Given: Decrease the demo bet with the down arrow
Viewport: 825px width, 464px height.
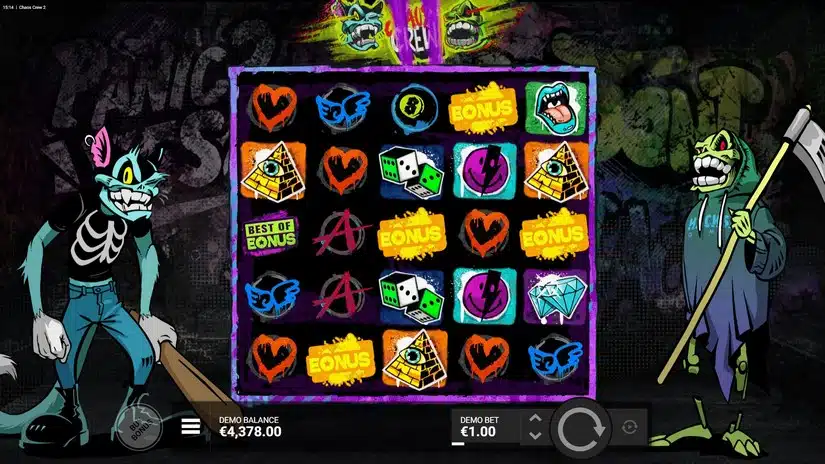Looking at the screenshot, I should point(534,436).
